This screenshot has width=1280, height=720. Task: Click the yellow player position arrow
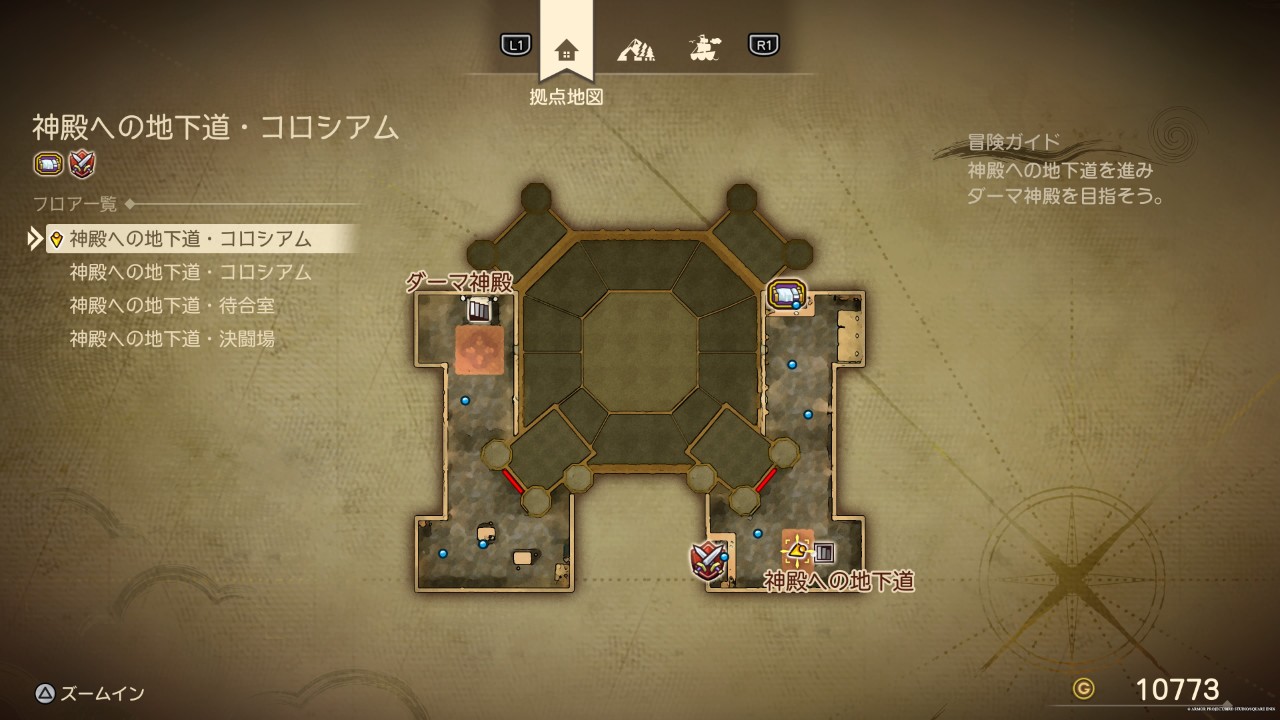797,549
